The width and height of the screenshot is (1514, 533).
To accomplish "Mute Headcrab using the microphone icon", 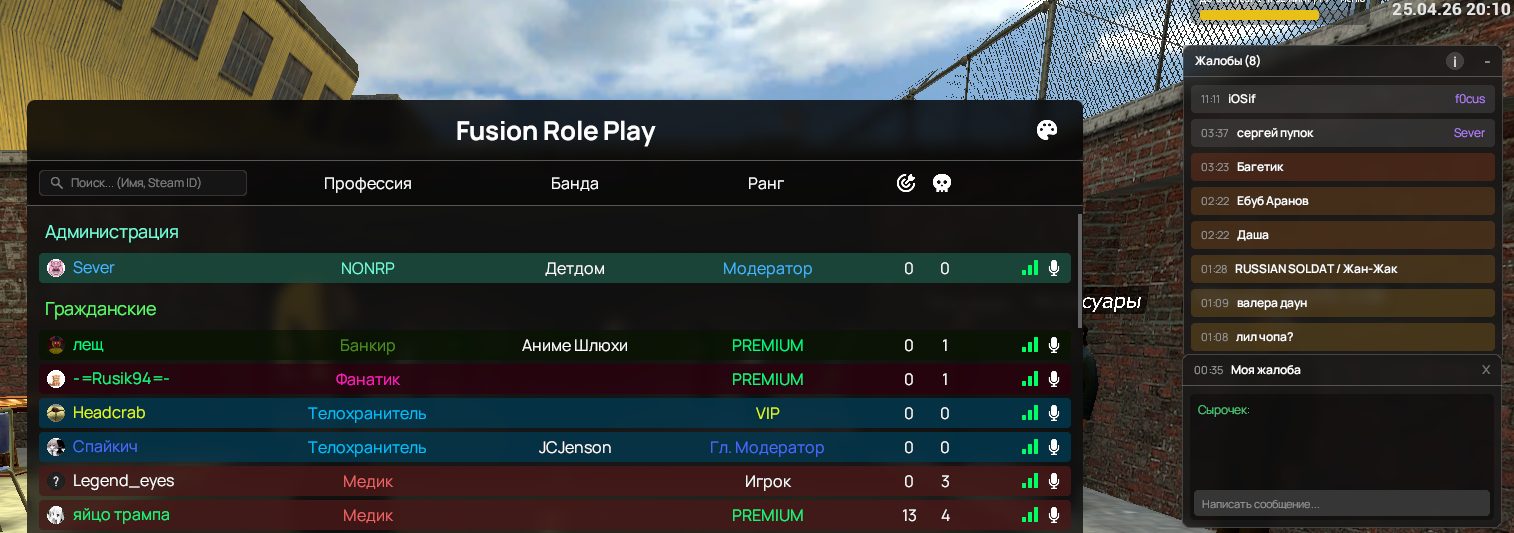I will (1053, 413).
